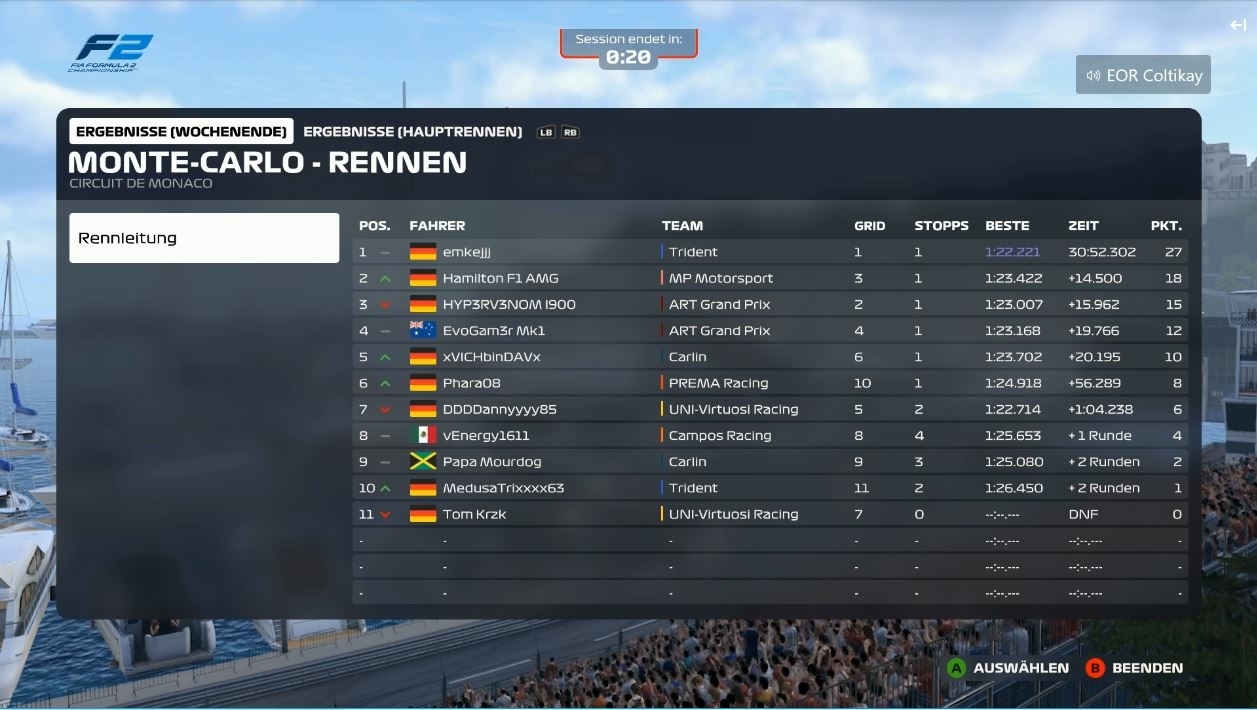
Task: Click vEnergy1611's results entry
Action: tap(770, 435)
